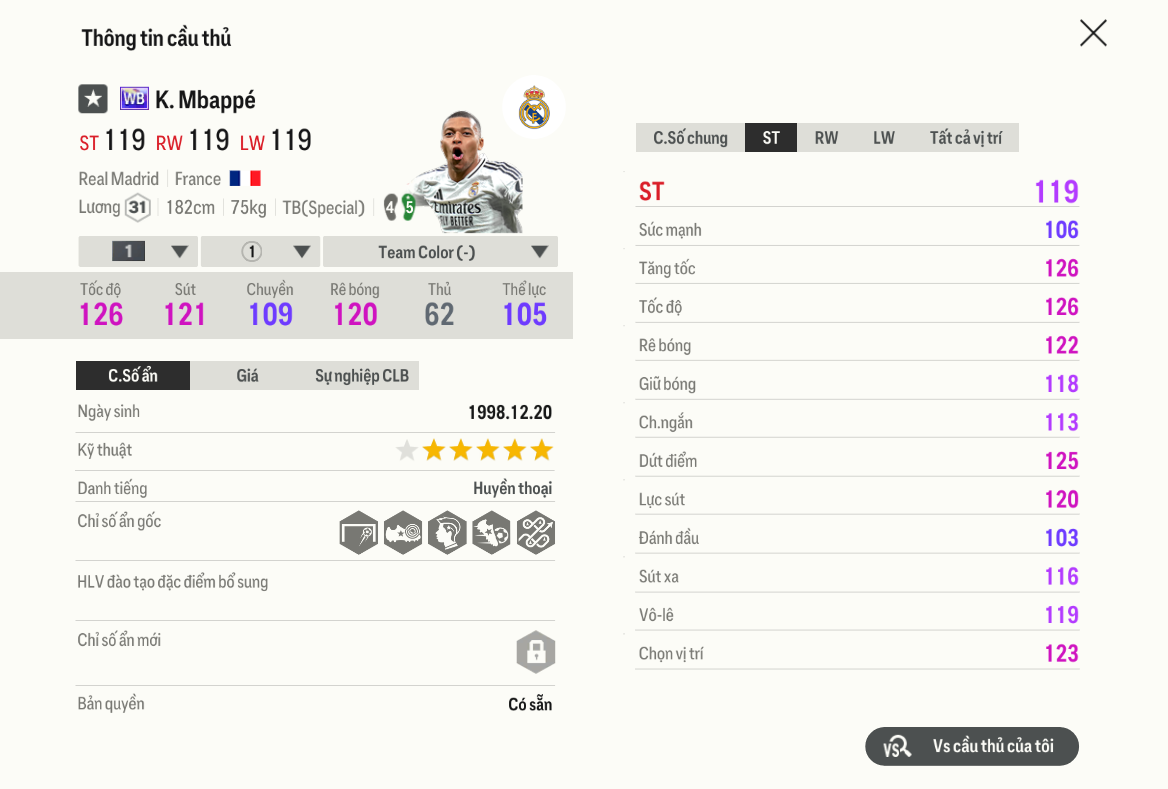Viewport: 1168px width, 789px height.
Task: Click Vs cầu thủ của tôi button
Action: (971, 746)
